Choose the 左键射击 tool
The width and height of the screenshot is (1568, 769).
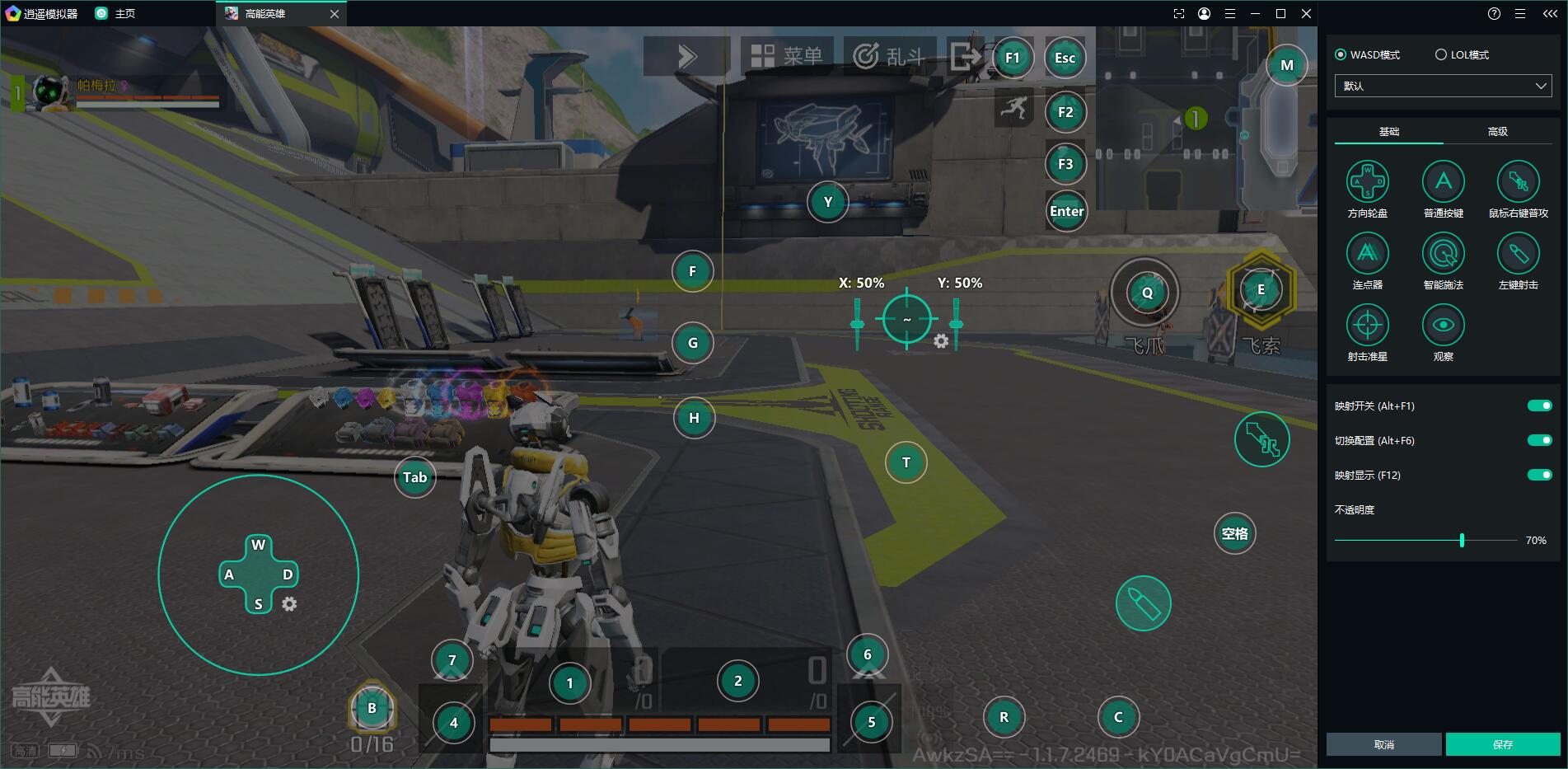click(x=1518, y=254)
